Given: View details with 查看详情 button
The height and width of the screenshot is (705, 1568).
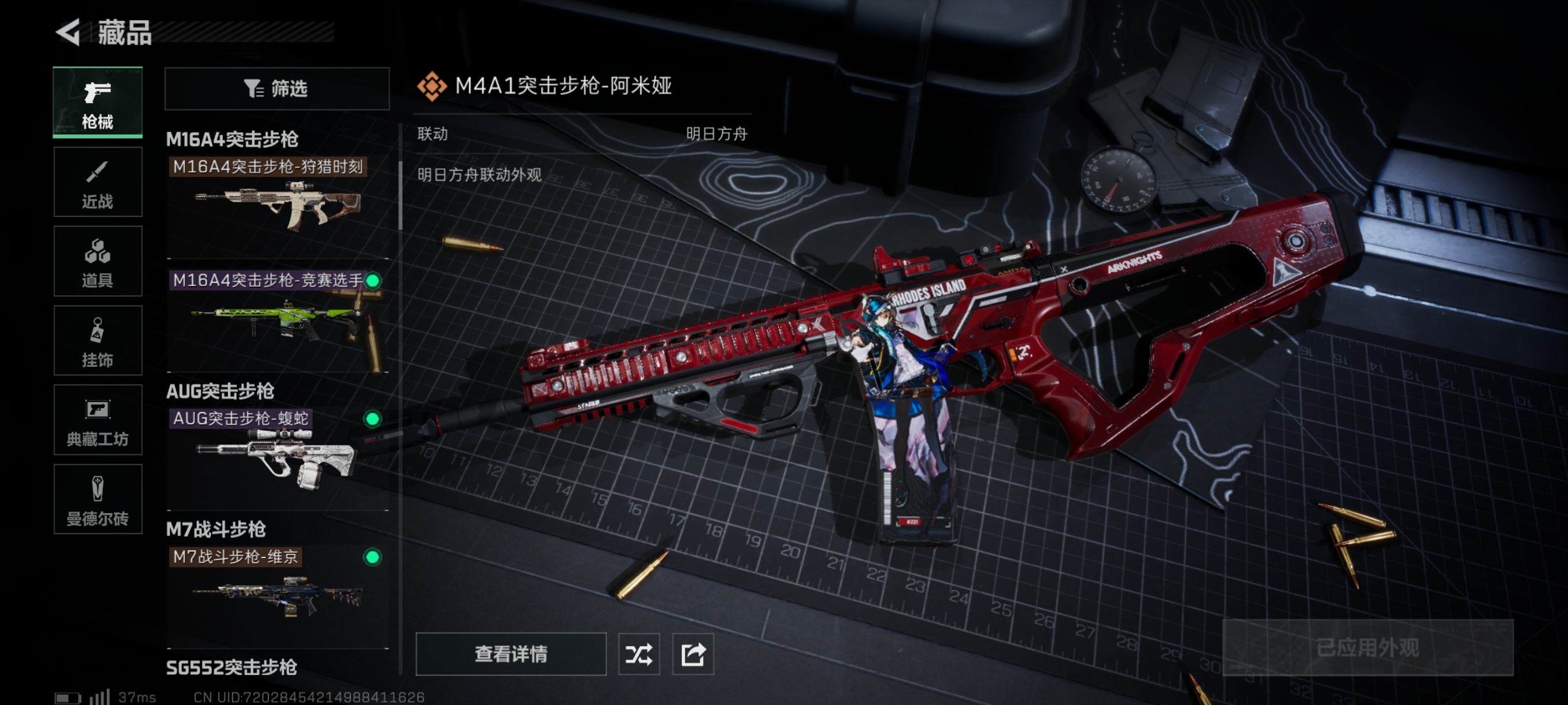Looking at the screenshot, I should [x=511, y=654].
